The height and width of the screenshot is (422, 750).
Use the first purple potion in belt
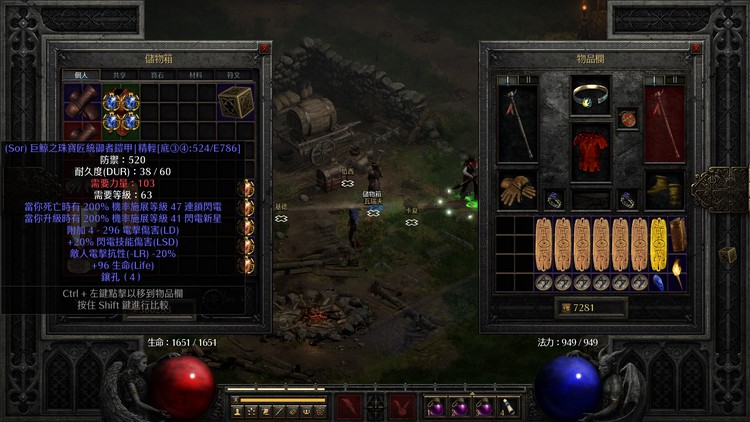pyautogui.click(x=436, y=407)
